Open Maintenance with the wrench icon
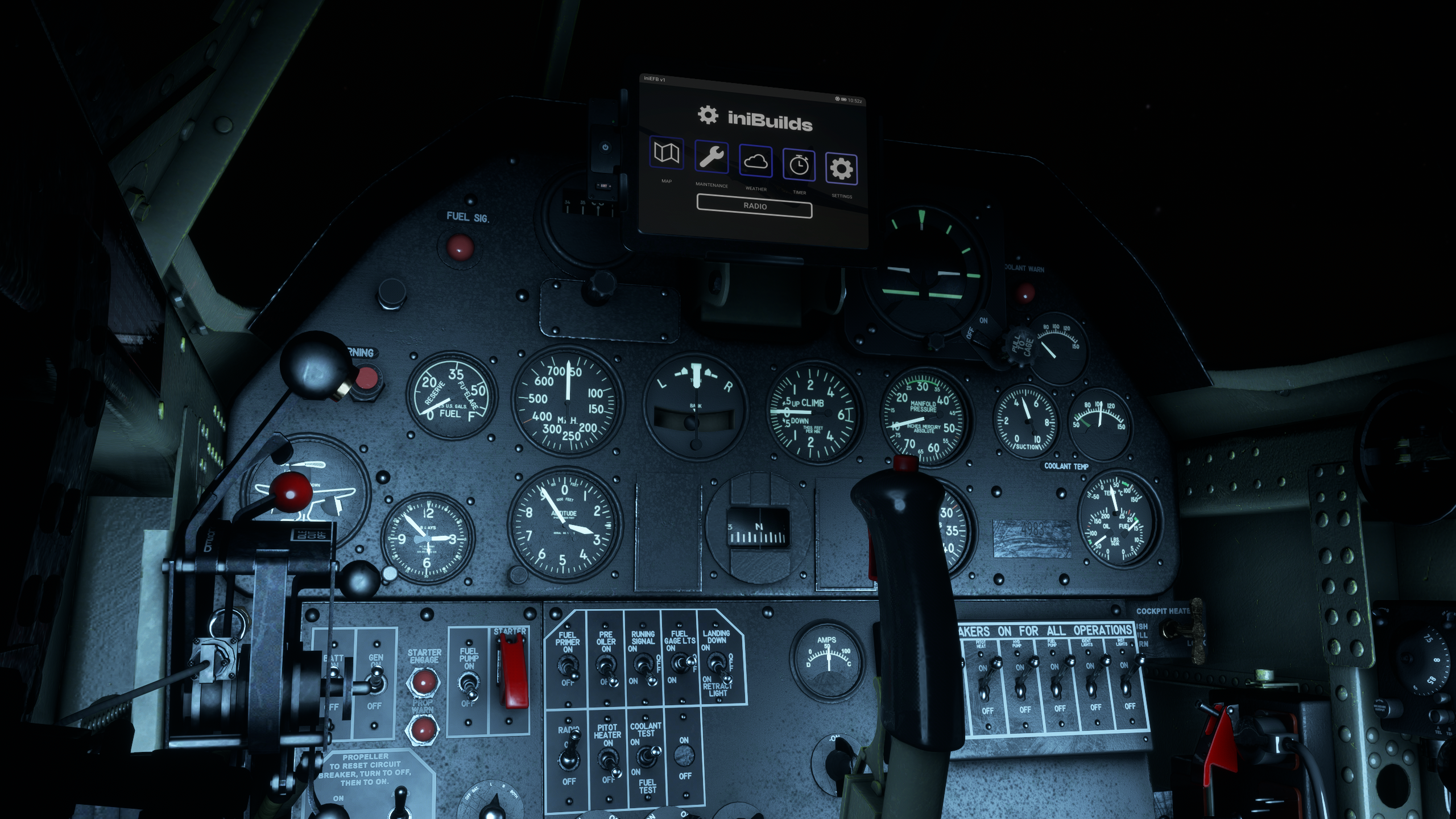This screenshot has width=1456, height=819. [711, 156]
